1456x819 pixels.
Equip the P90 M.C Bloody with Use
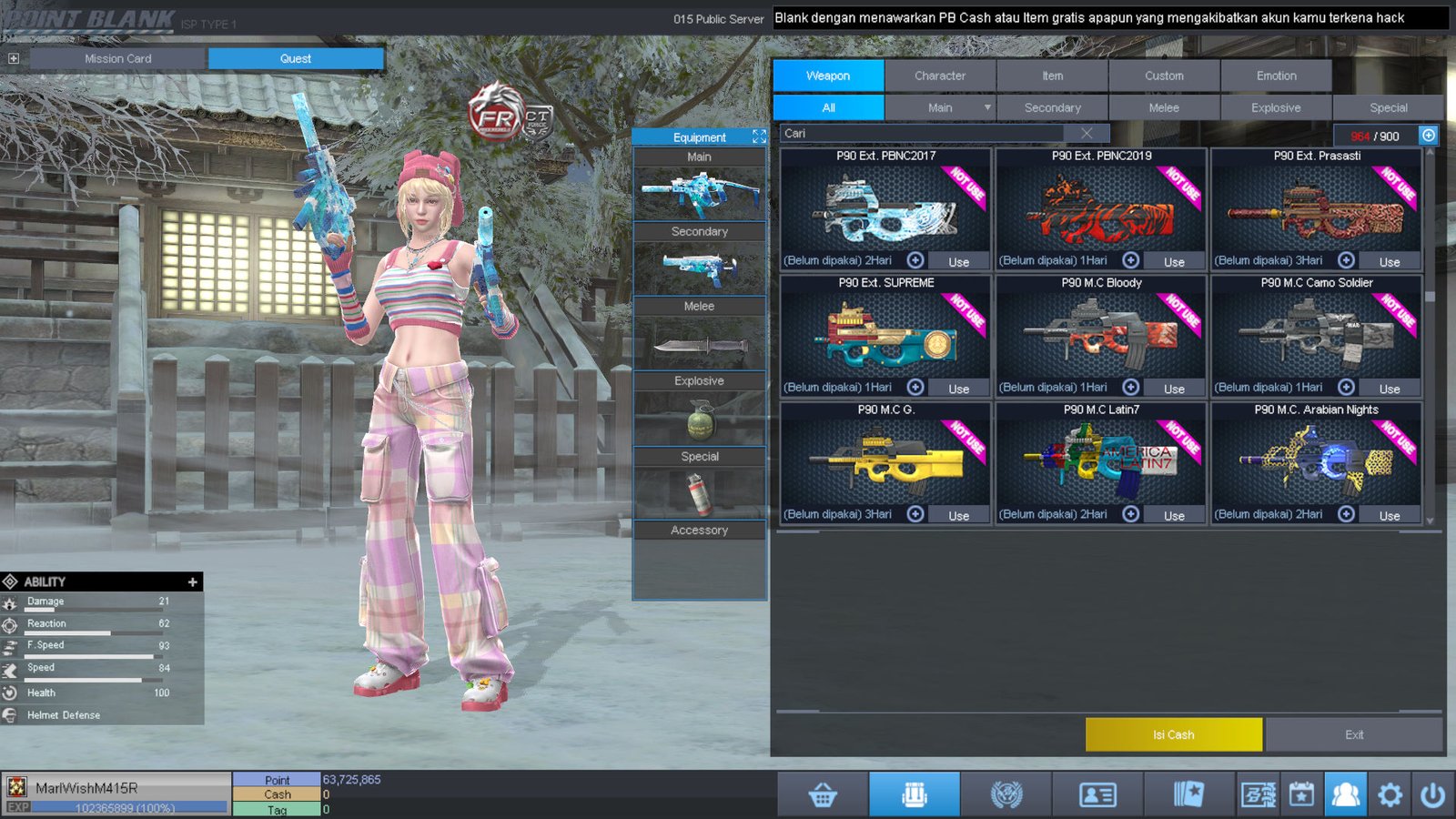1174,389
